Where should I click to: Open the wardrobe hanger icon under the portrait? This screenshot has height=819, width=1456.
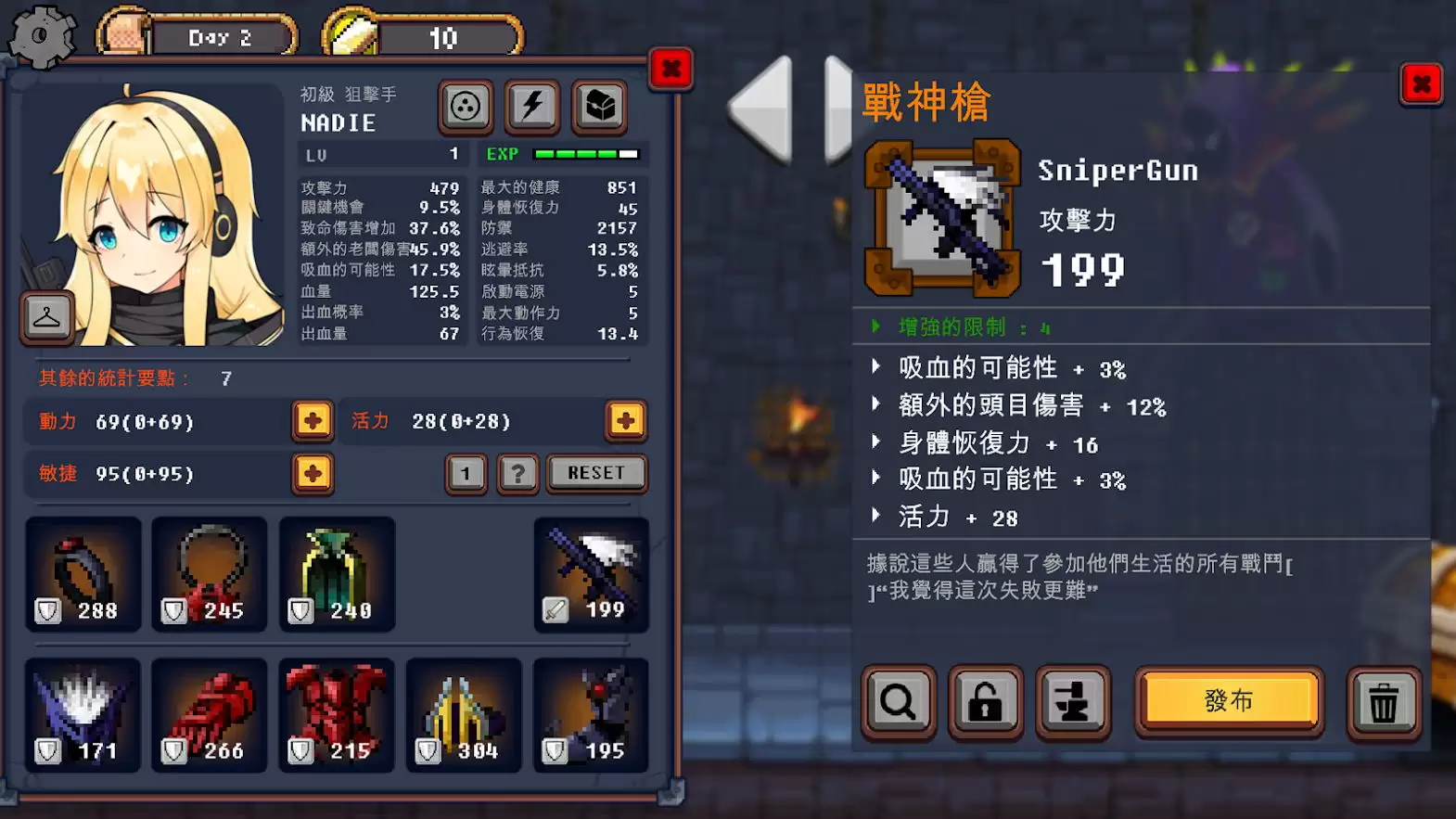[46, 316]
